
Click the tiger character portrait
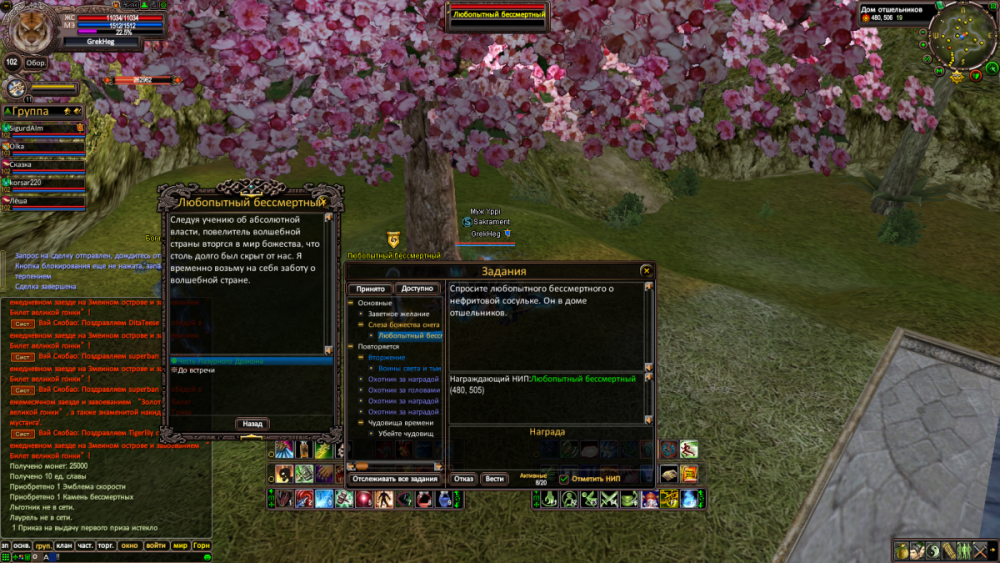(x=28, y=27)
